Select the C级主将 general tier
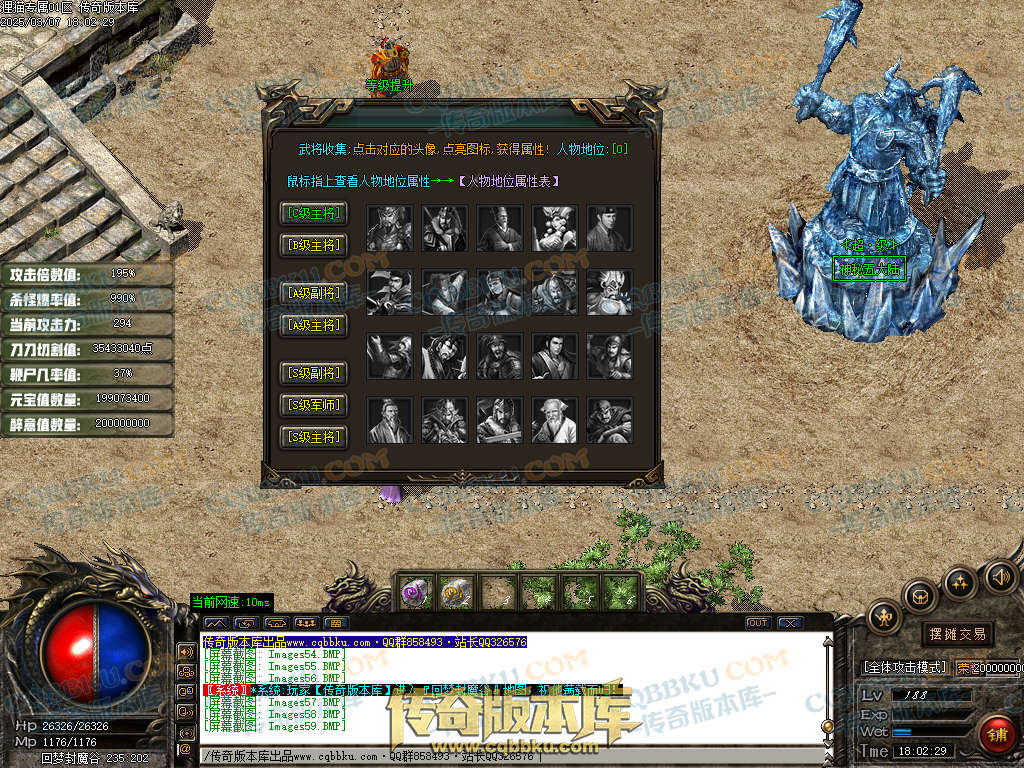The image size is (1024, 768). 314,213
